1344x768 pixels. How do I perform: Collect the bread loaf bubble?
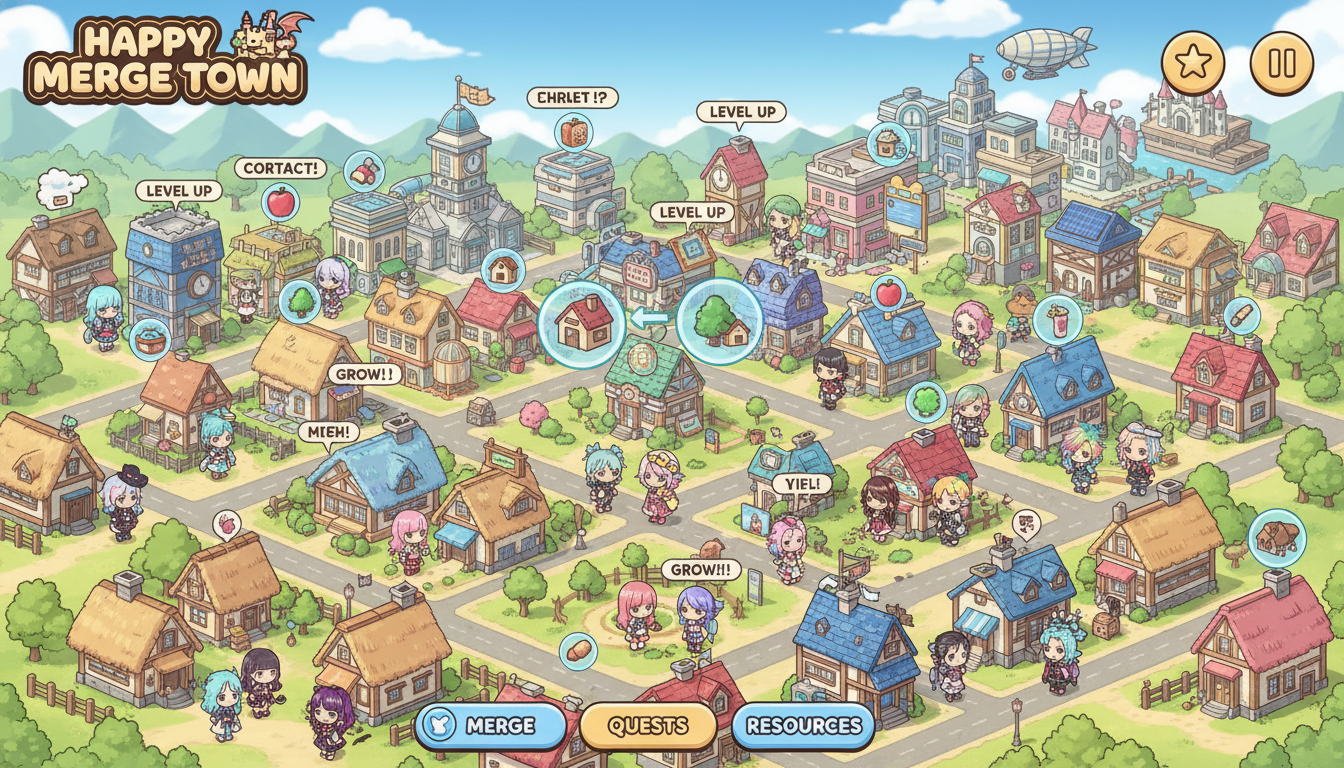[x=578, y=652]
